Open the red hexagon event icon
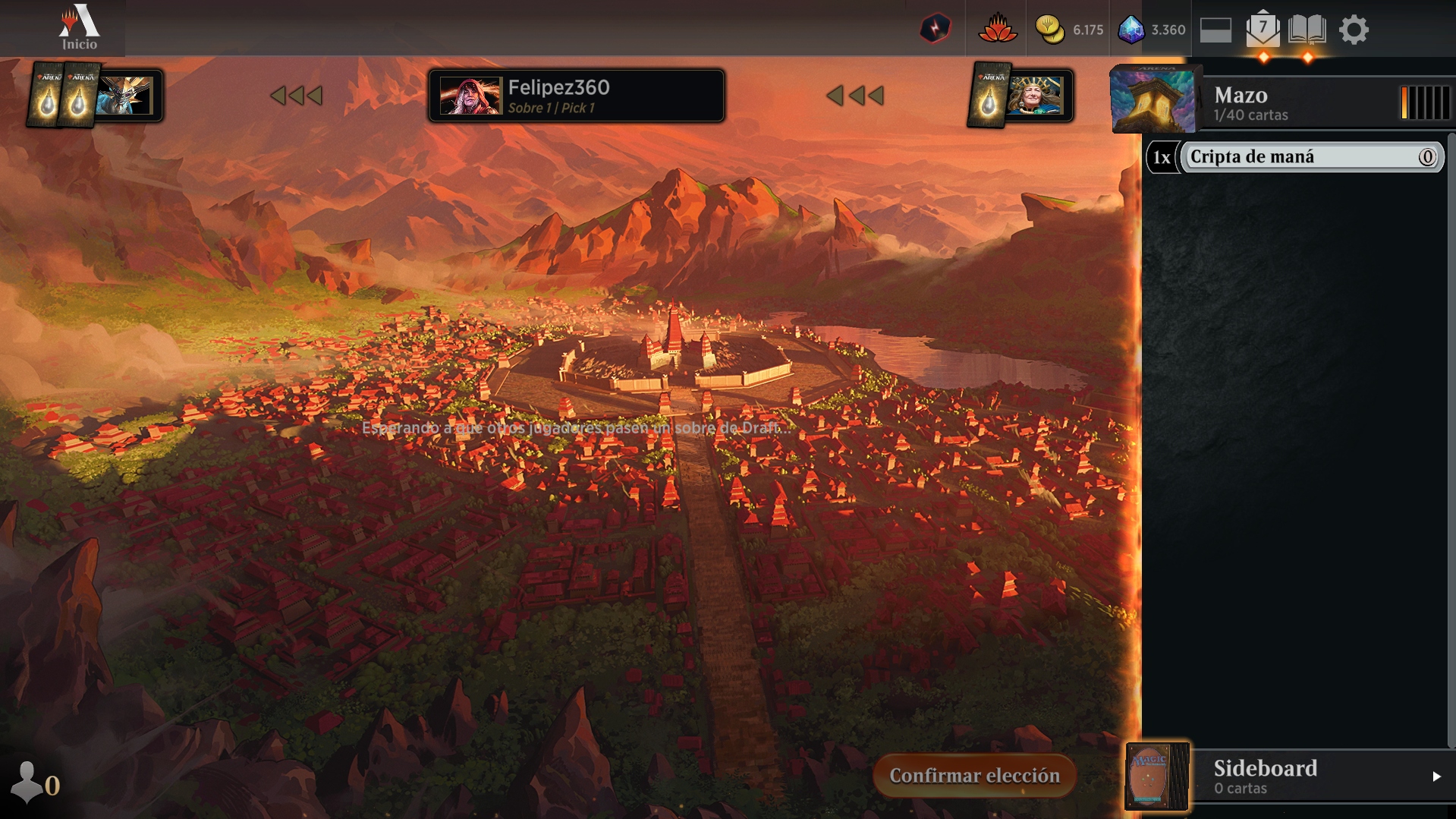The height and width of the screenshot is (819, 1456). [x=935, y=30]
